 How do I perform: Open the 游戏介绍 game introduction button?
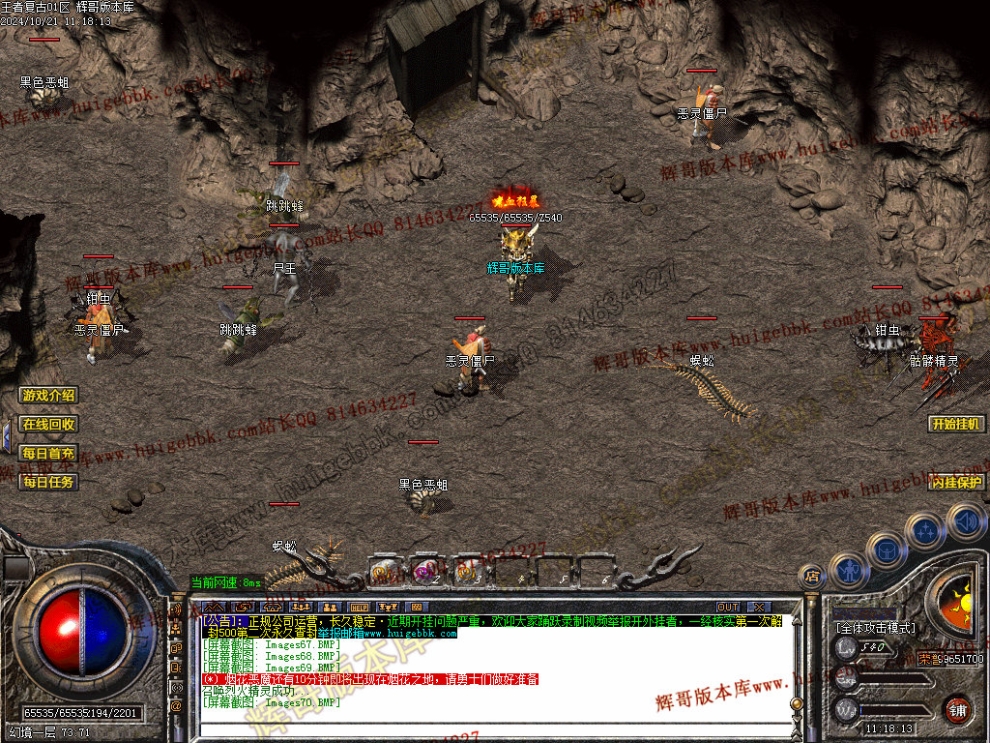tap(49, 395)
